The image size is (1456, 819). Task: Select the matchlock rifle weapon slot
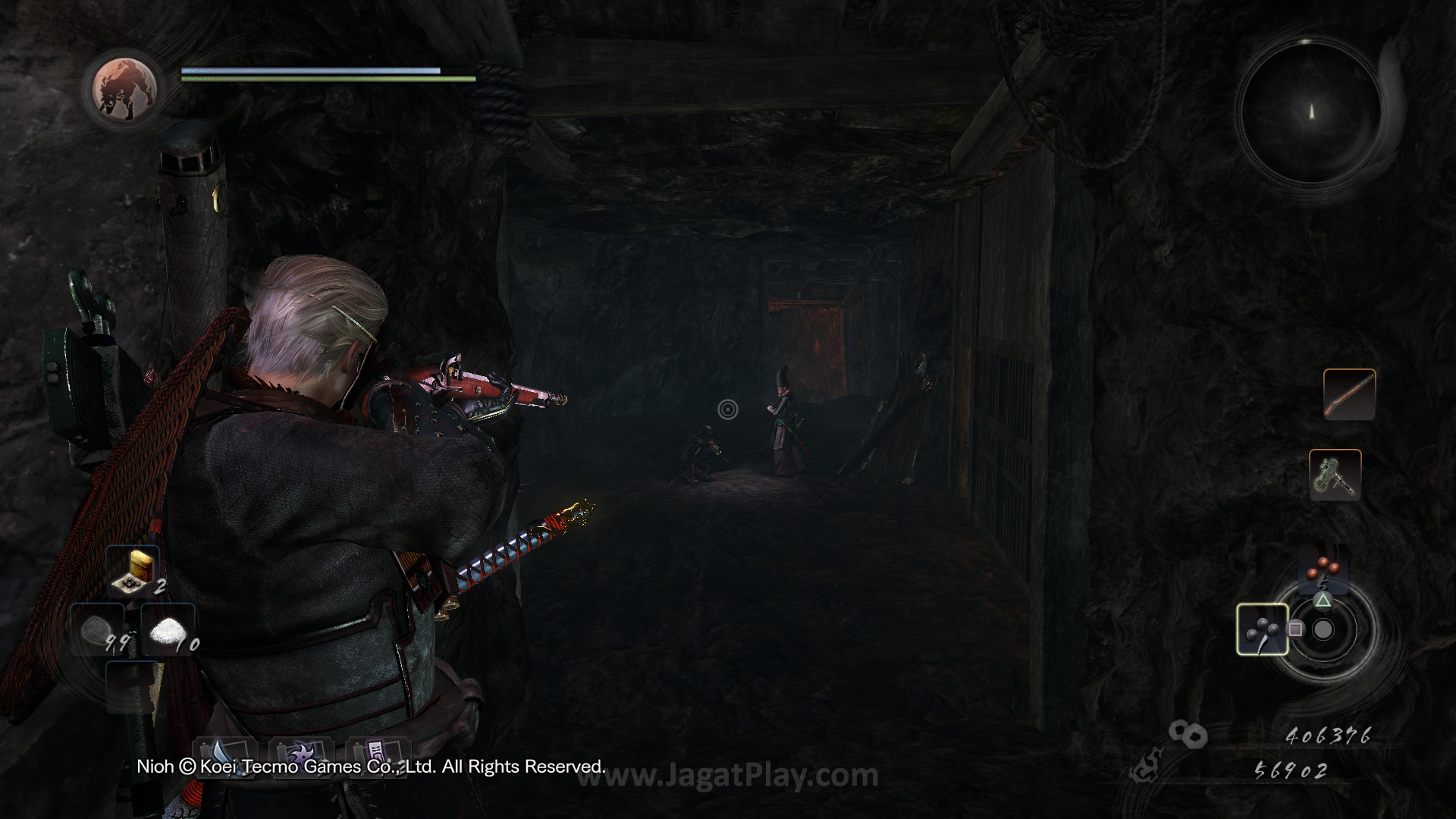pyautogui.click(x=1349, y=394)
